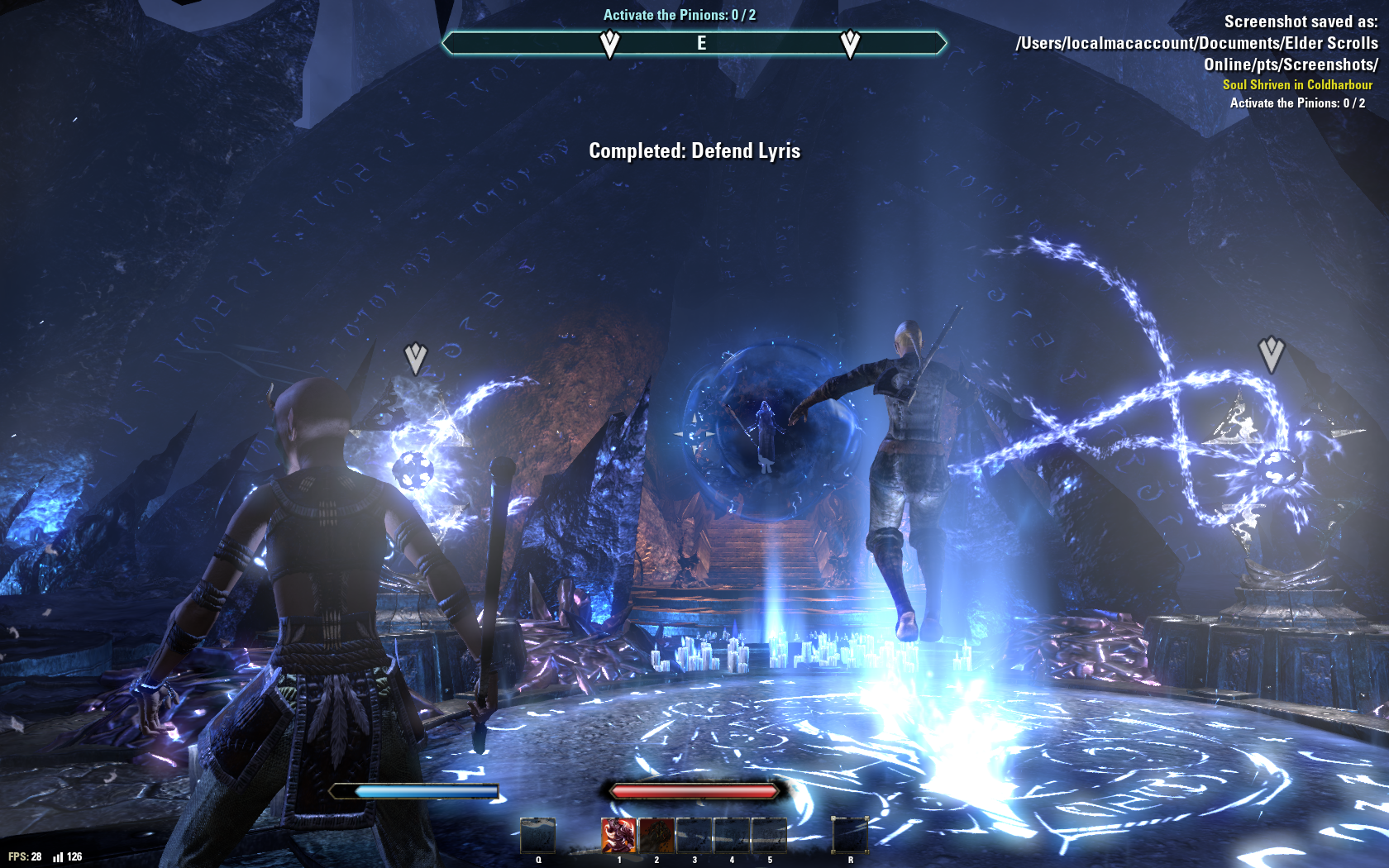Activate the second ability with the molten rock icon
This screenshot has height=868, width=1389.
[656, 835]
